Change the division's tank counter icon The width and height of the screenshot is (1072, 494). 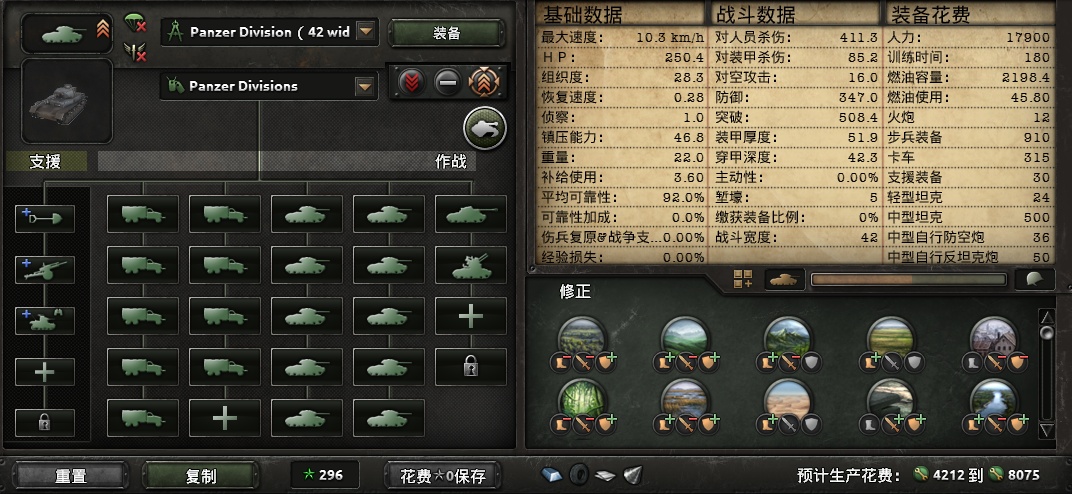[67, 33]
